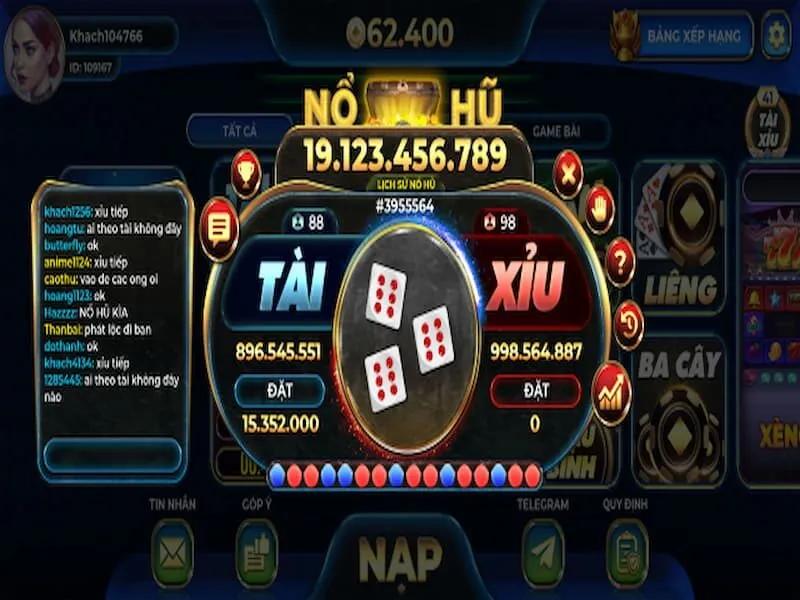Open the history clock icon
Screen dimensions: 800x600
coord(627,324)
